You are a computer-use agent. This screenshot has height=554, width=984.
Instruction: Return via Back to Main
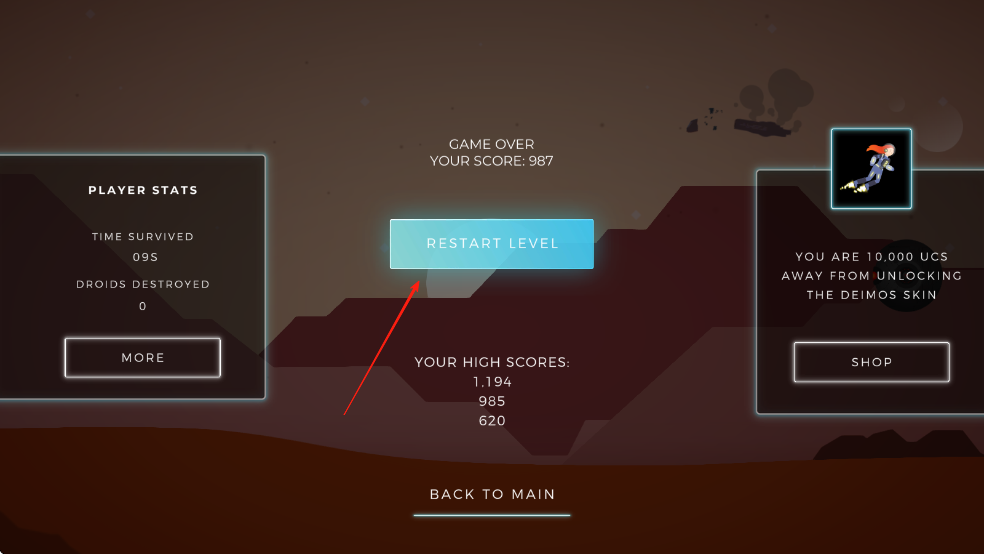[x=492, y=494]
